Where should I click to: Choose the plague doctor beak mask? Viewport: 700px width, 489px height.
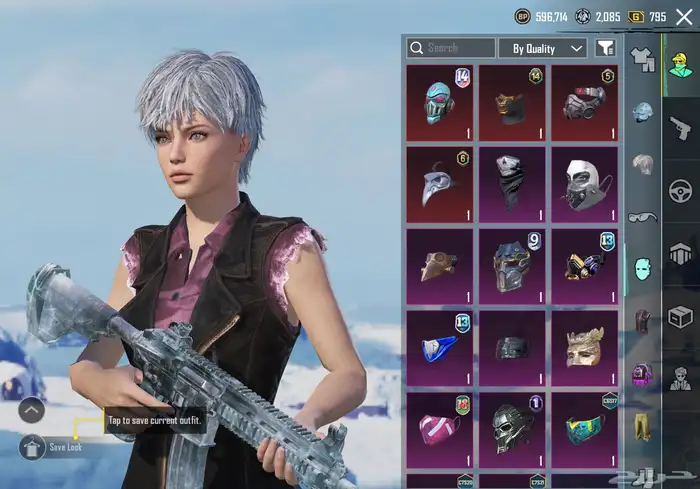coord(440,183)
